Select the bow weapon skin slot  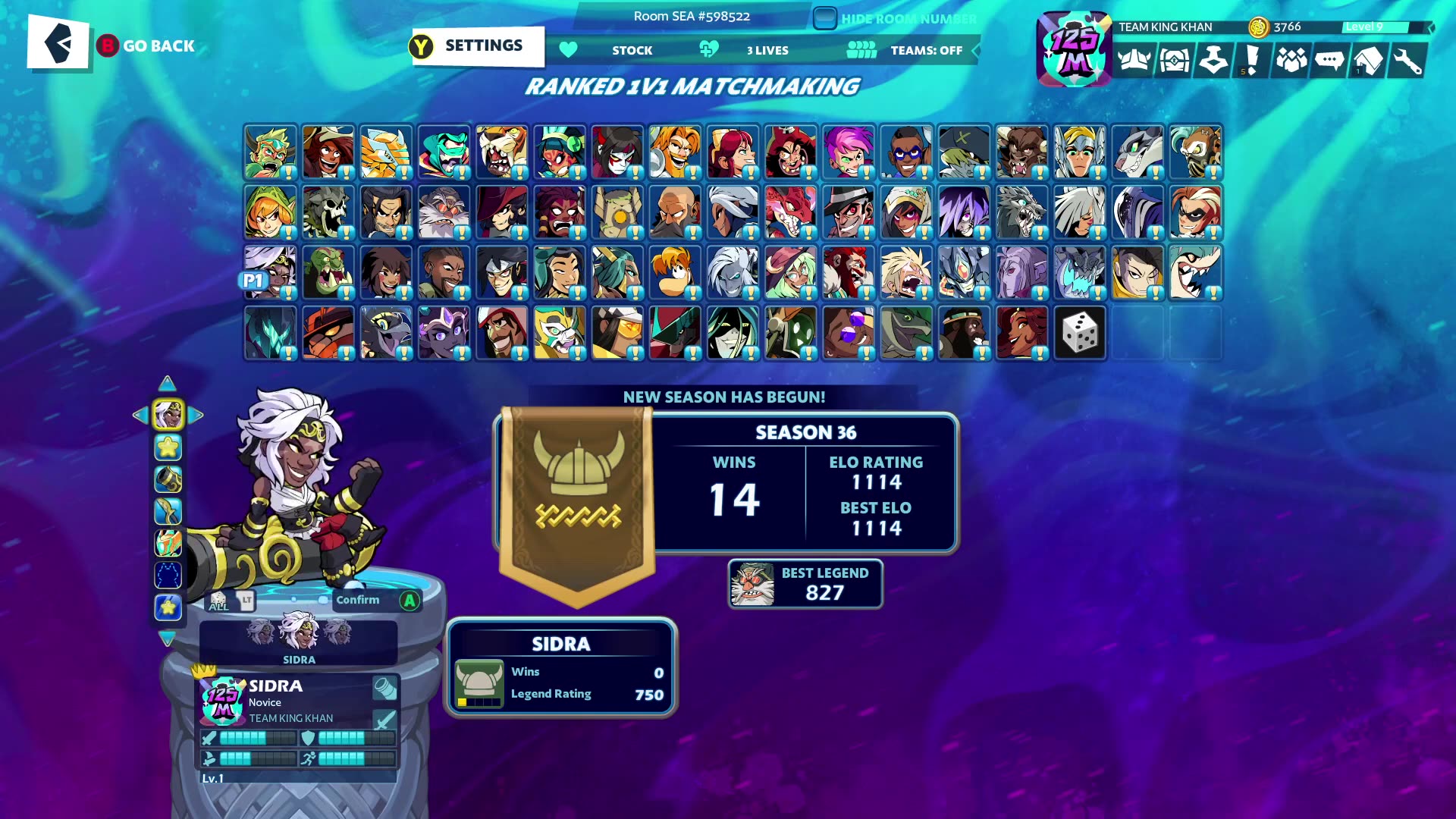pyautogui.click(x=168, y=512)
